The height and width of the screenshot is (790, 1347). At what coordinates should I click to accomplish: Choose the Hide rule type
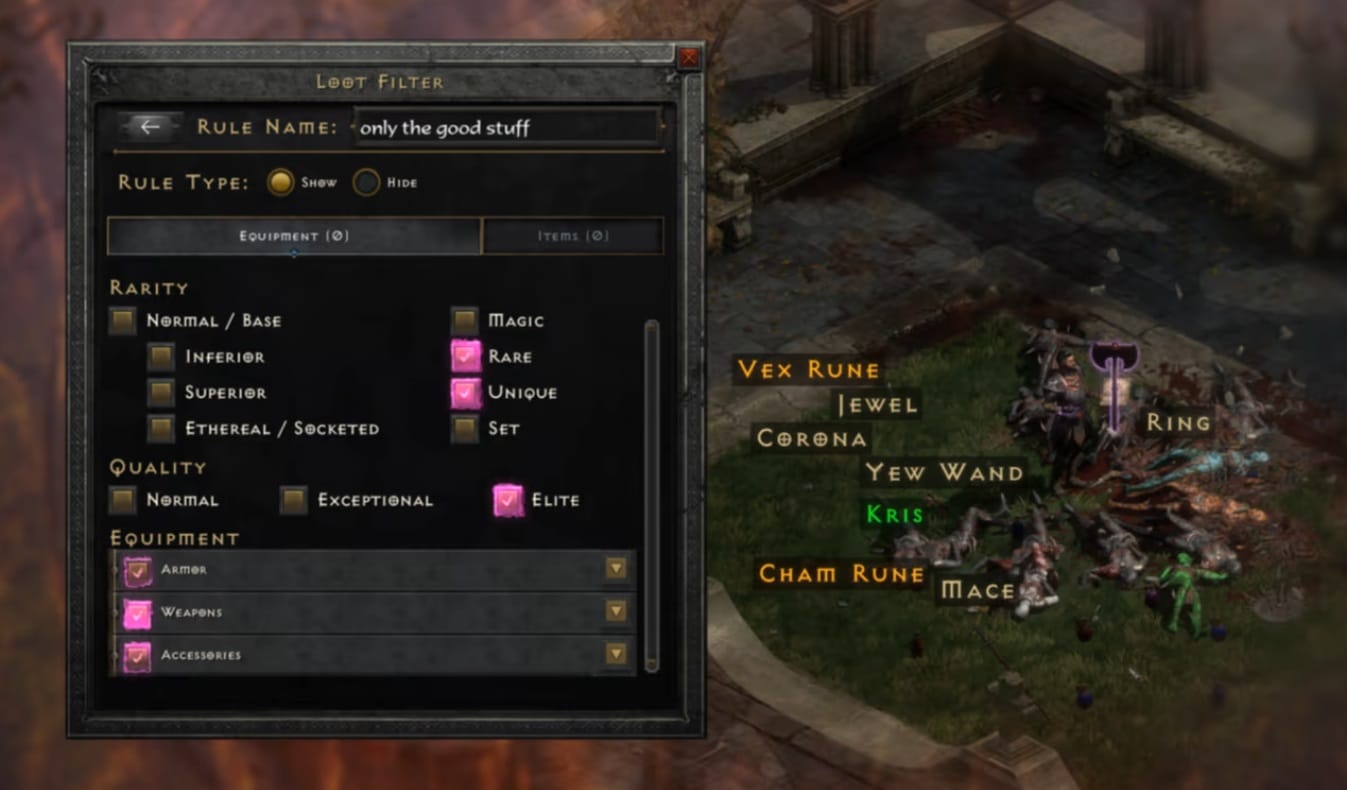(x=367, y=183)
